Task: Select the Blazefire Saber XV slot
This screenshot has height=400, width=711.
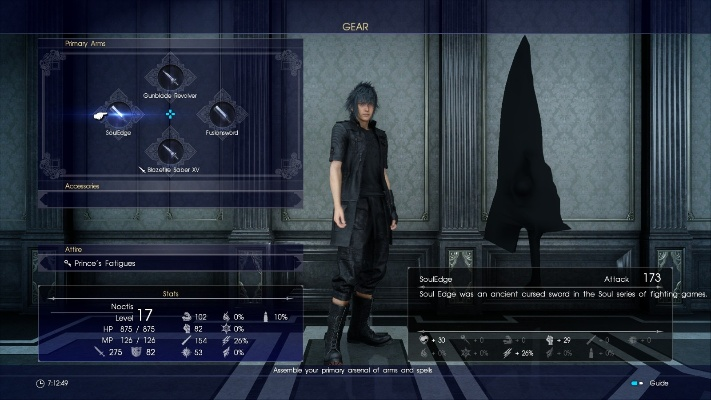Action: point(171,151)
